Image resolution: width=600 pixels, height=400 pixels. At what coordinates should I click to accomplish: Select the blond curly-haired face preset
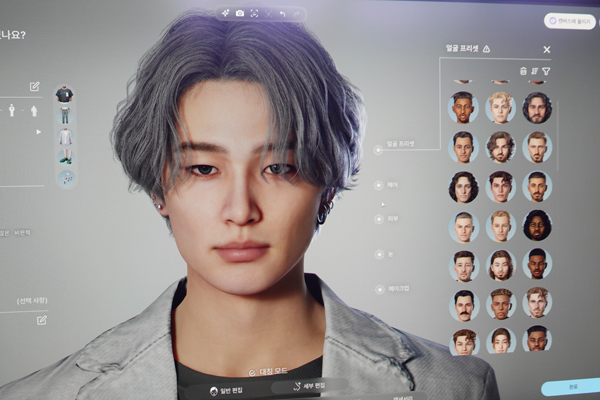(501, 107)
